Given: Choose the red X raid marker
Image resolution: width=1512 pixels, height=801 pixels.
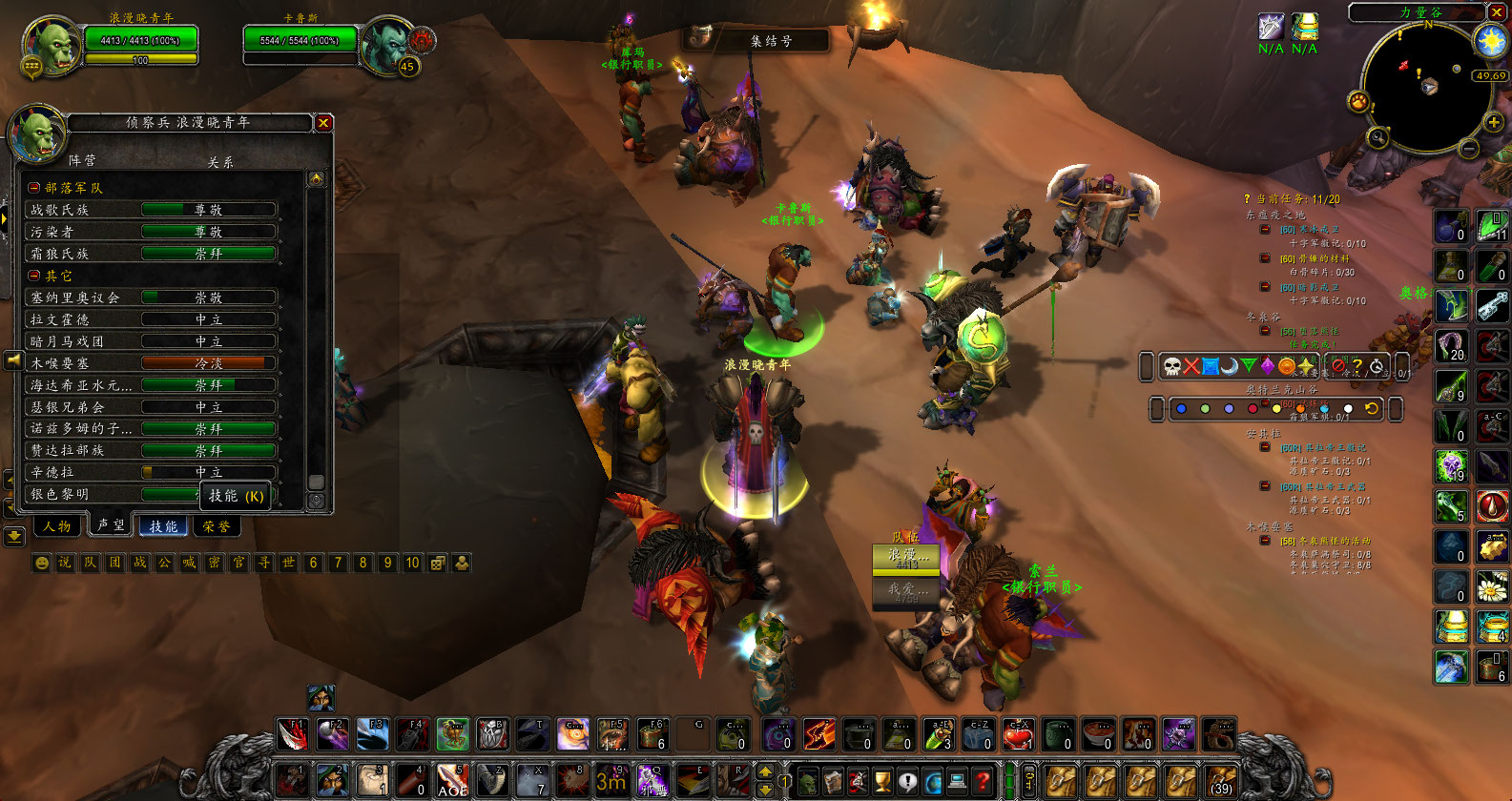Looking at the screenshot, I should (1191, 366).
